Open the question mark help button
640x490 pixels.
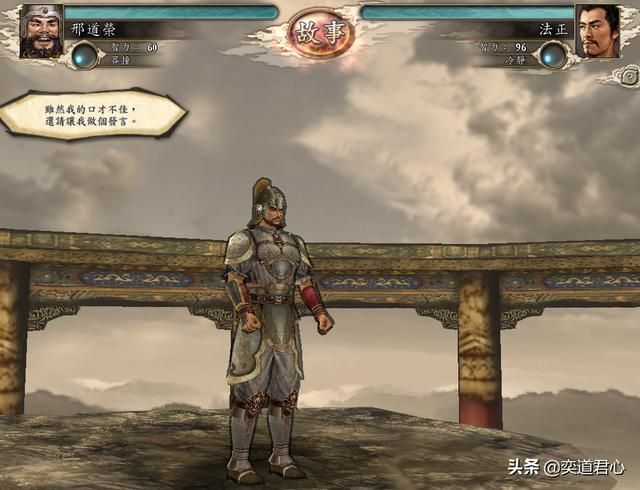[629, 75]
